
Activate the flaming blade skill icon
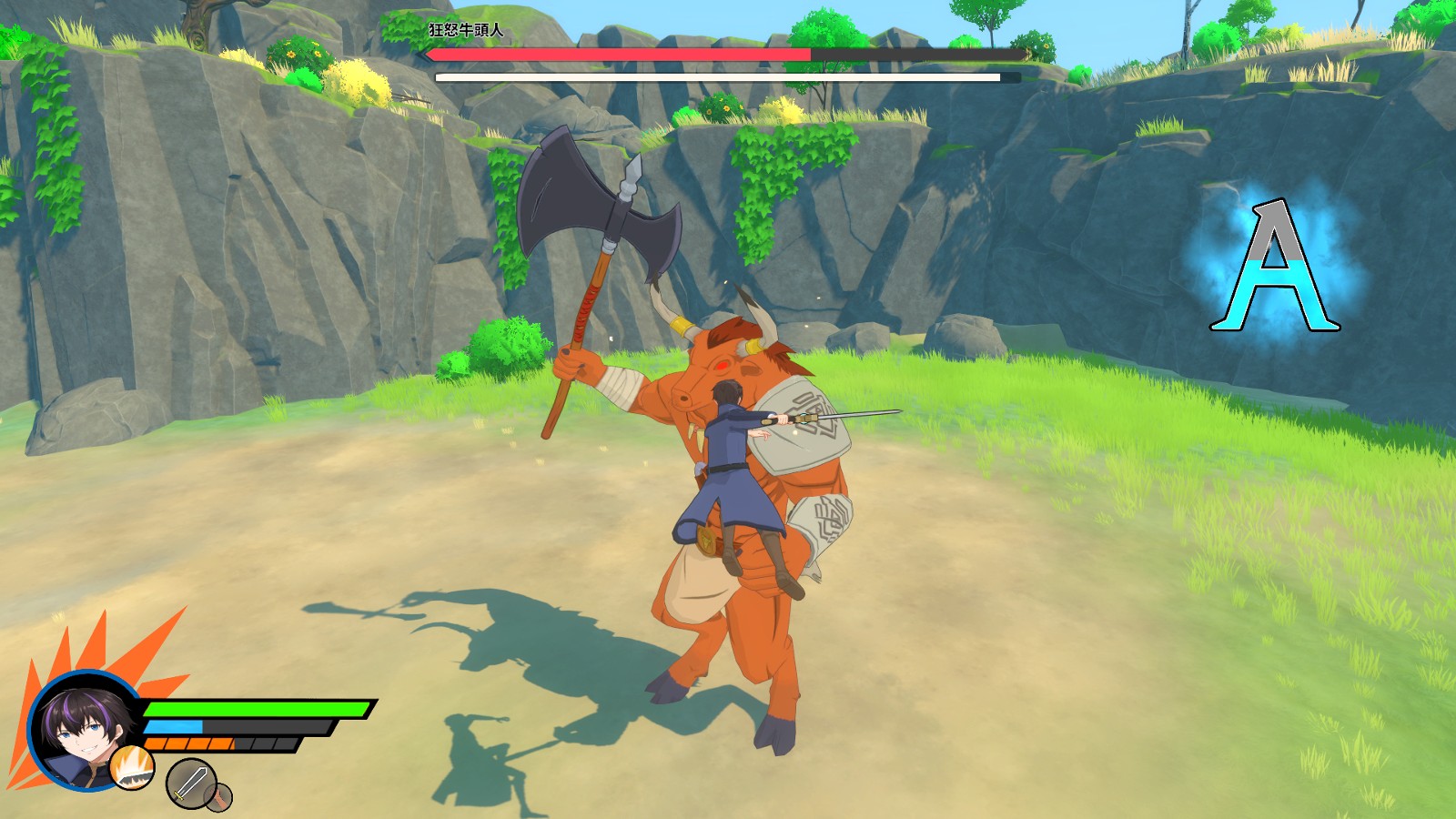point(132,767)
